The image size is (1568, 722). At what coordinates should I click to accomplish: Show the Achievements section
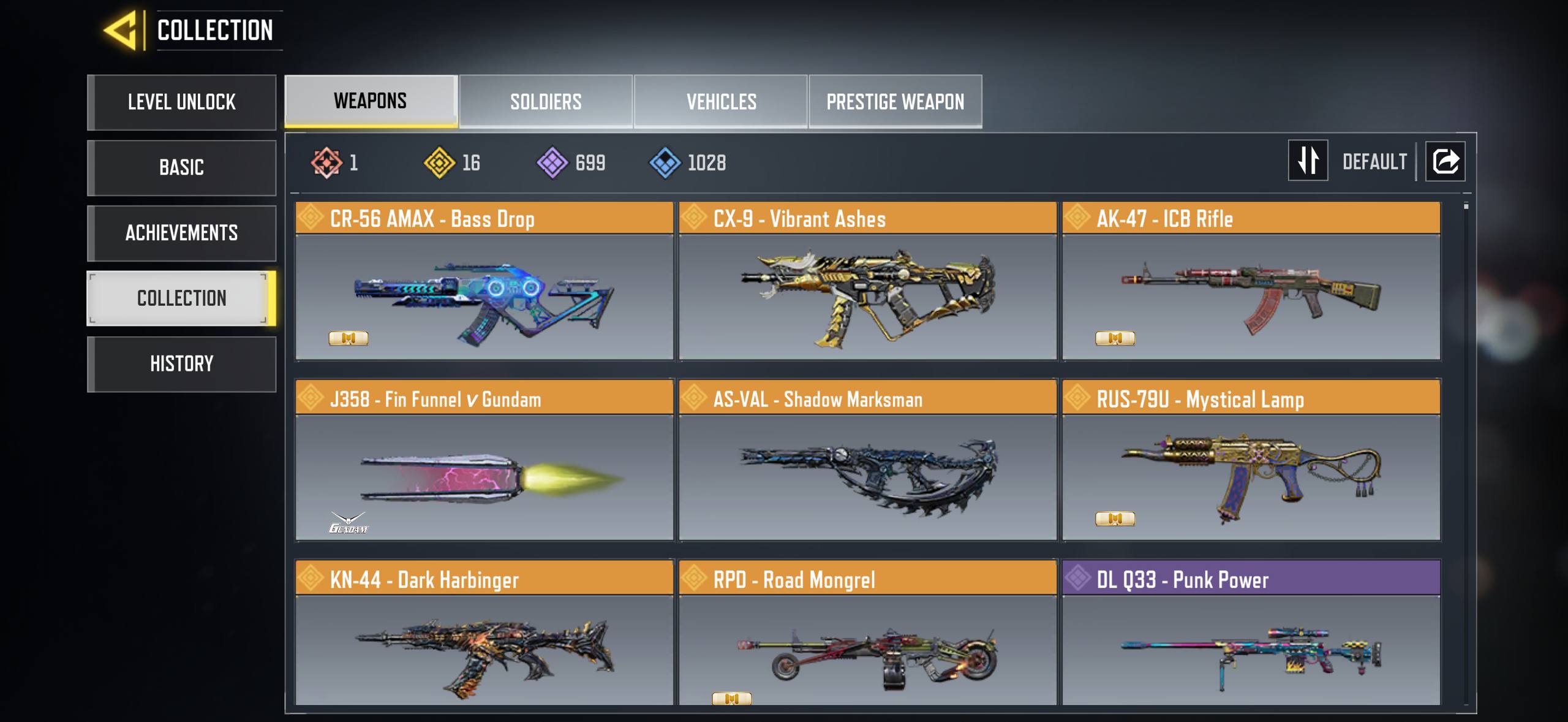pyautogui.click(x=182, y=234)
